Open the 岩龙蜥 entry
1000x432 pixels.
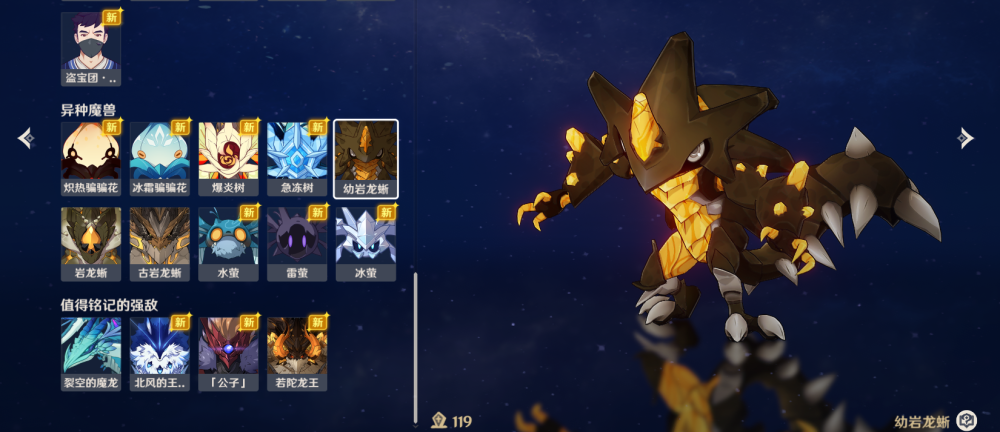pos(91,243)
